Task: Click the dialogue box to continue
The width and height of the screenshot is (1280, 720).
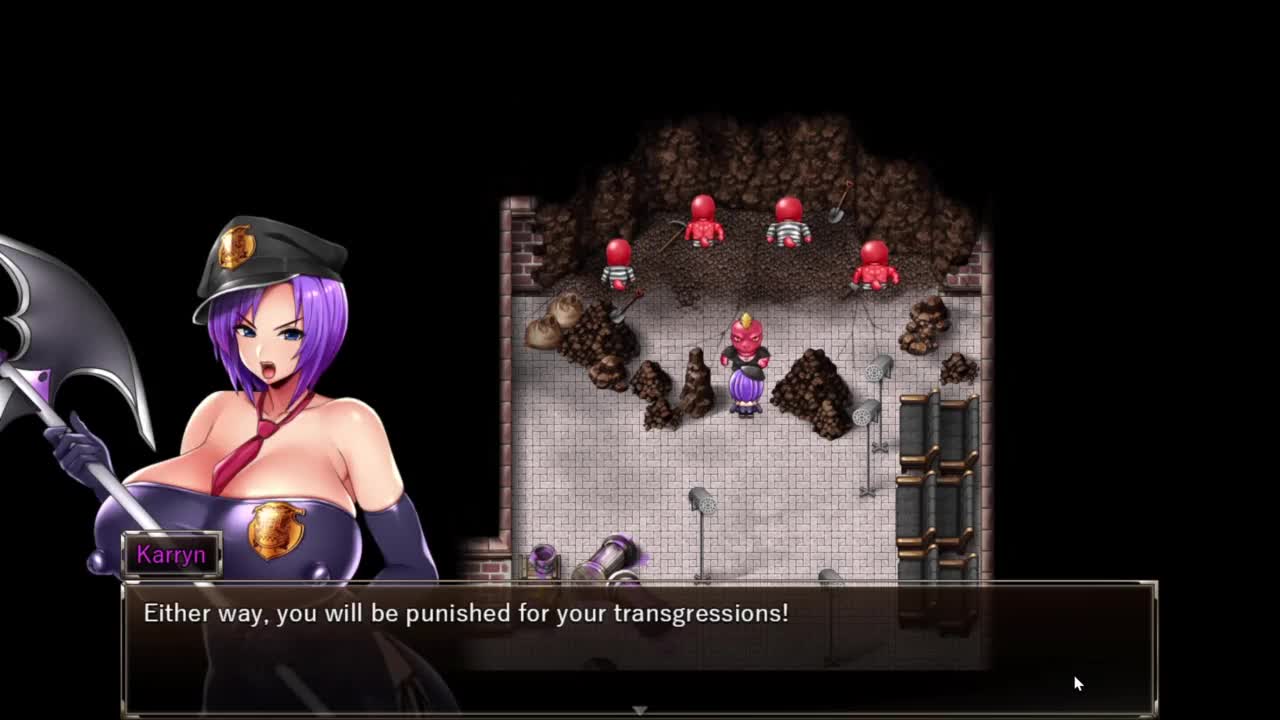Action: (x=640, y=645)
